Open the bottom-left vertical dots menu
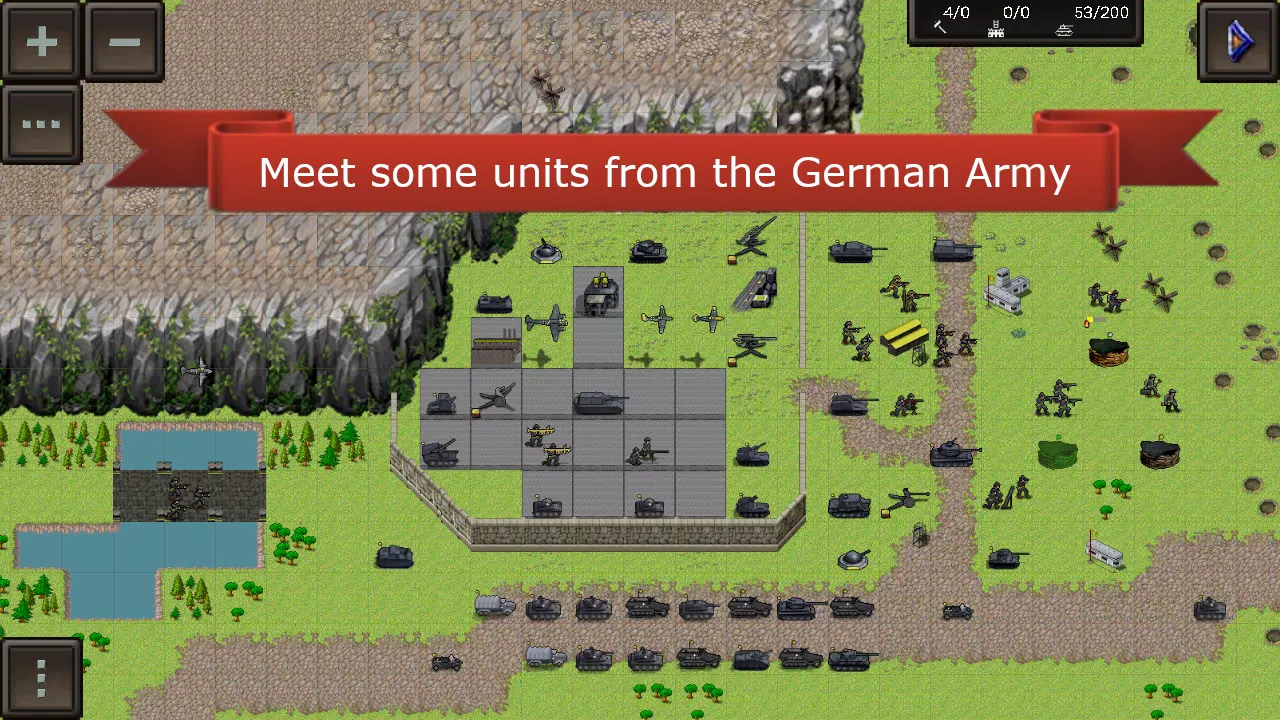 pos(42,676)
